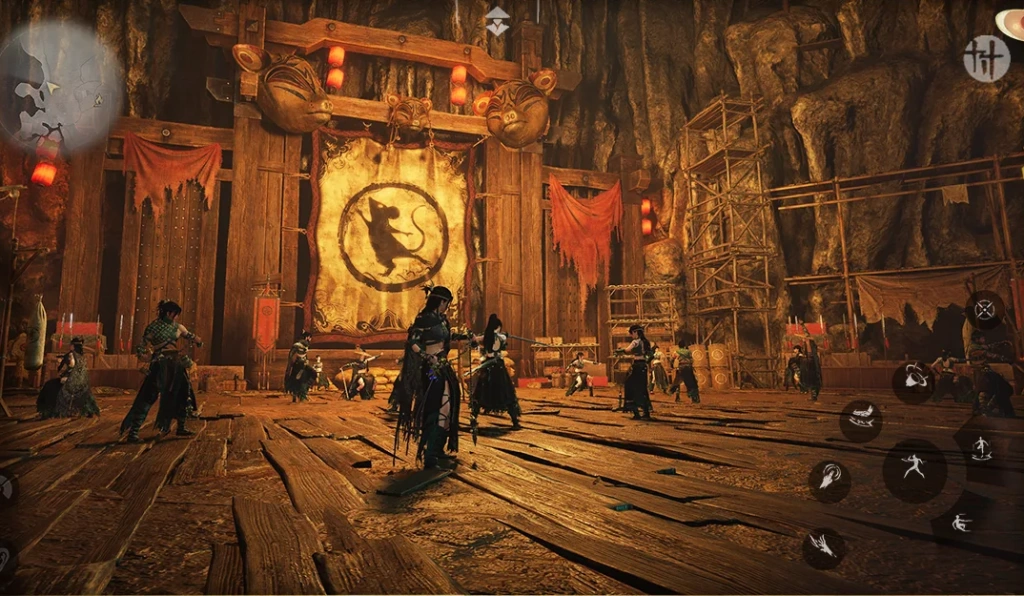
Task: Tap the crossed swords menu button
Action: tap(986, 59)
